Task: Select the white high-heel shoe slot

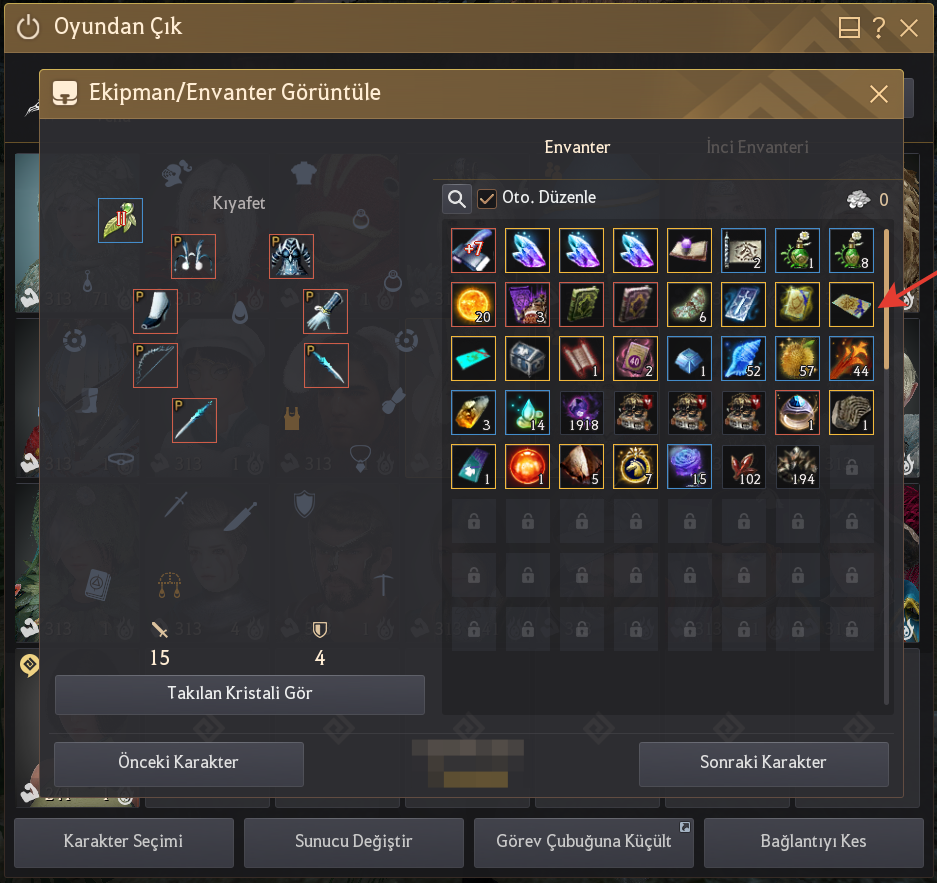Action: [x=155, y=311]
